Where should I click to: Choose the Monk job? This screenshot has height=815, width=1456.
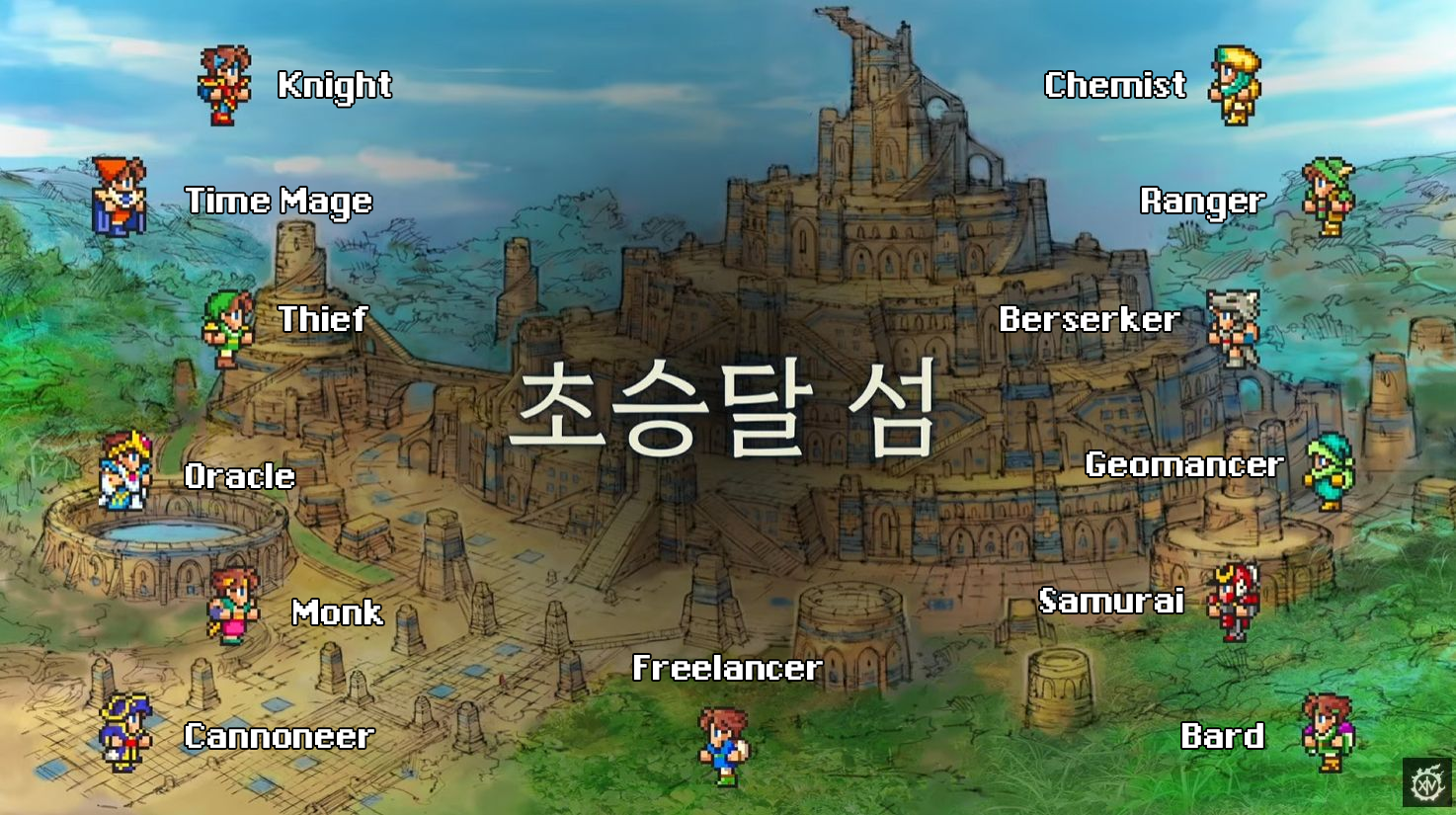pos(337,612)
